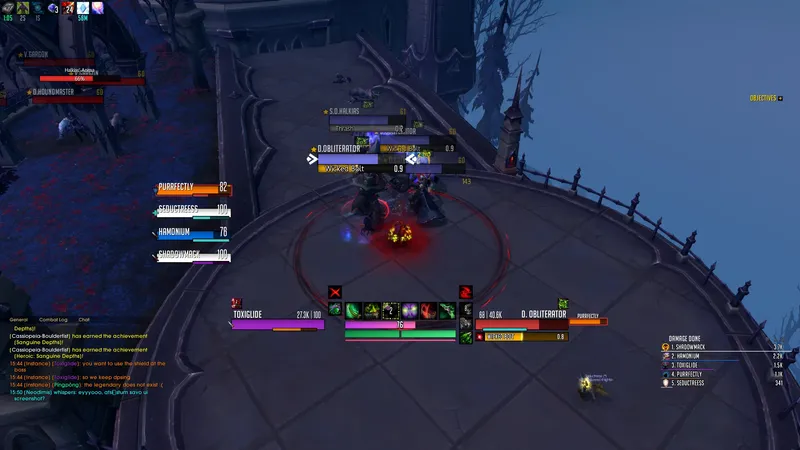Image resolution: width=800 pixels, height=450 pixels.
Task: Expand the Objectives tracker
Action: [766, 98]
